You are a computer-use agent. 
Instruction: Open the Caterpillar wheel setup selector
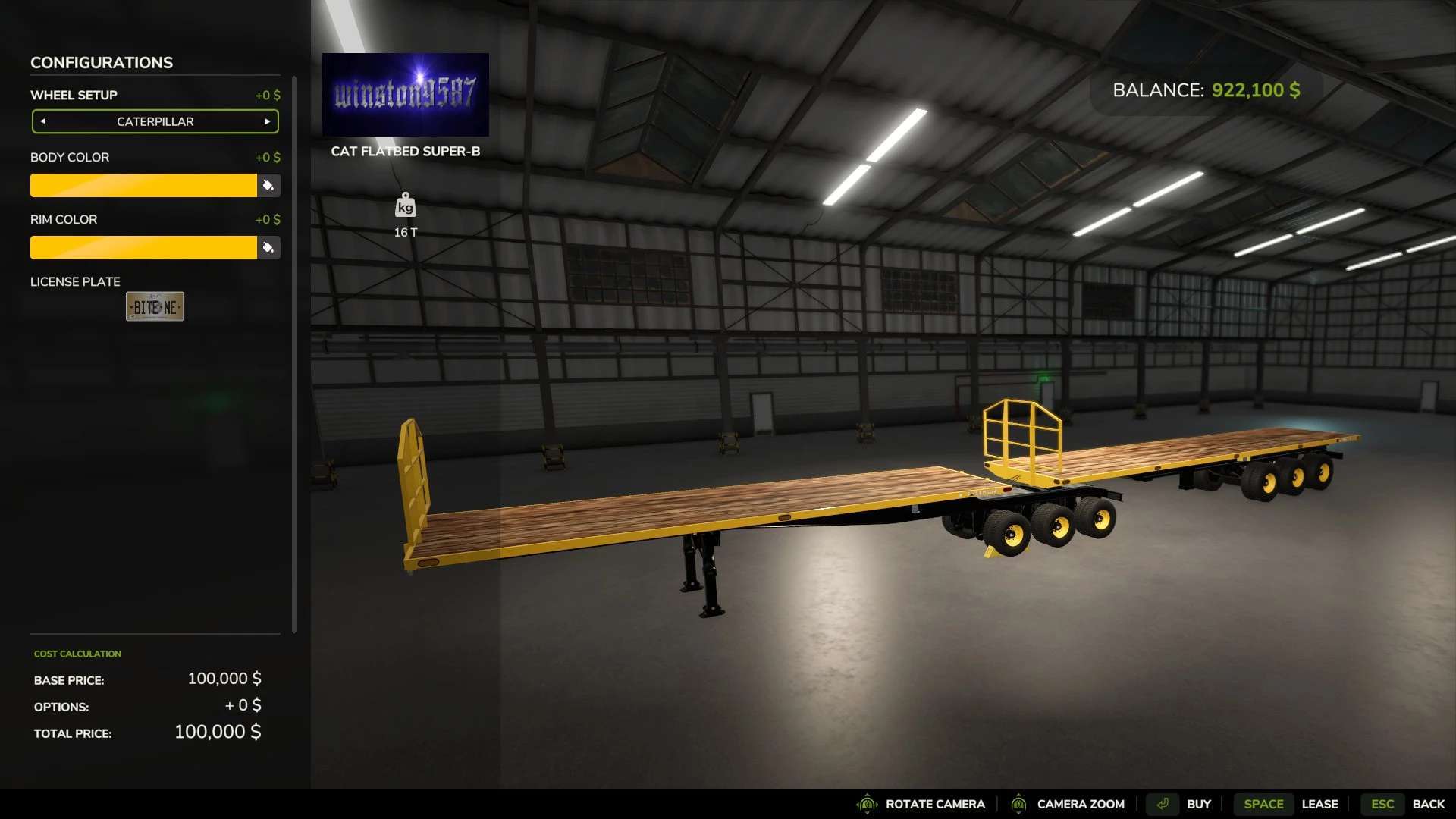[x=155, y=121]
